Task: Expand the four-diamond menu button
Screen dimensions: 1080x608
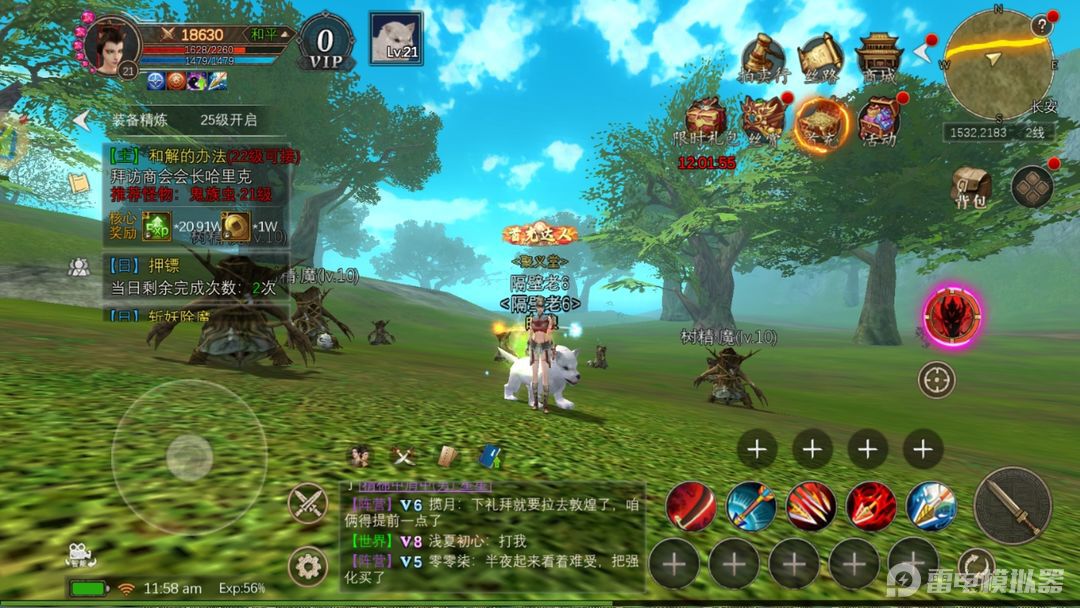Action: click(x=1032, y=187)
